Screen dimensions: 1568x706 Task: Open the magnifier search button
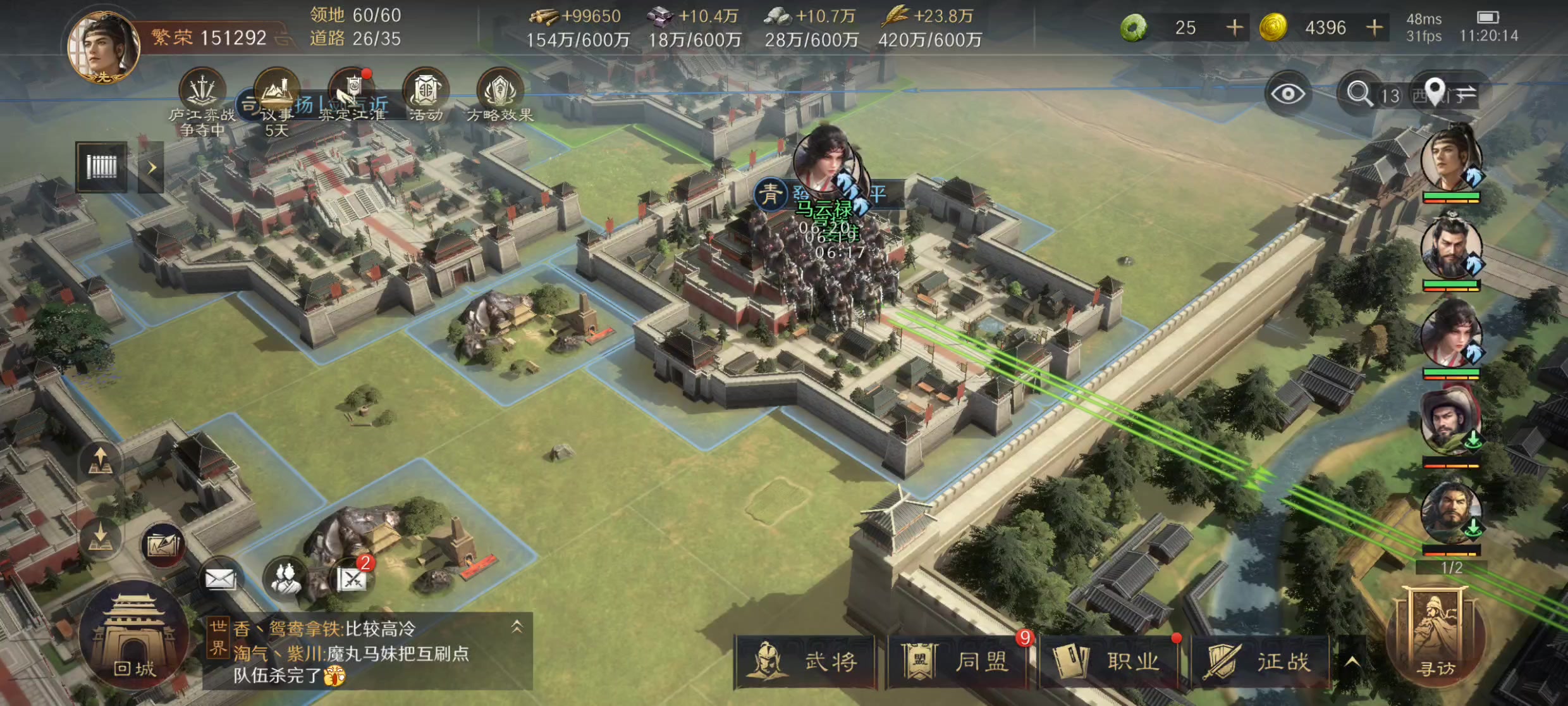(x=1359, y=94)
